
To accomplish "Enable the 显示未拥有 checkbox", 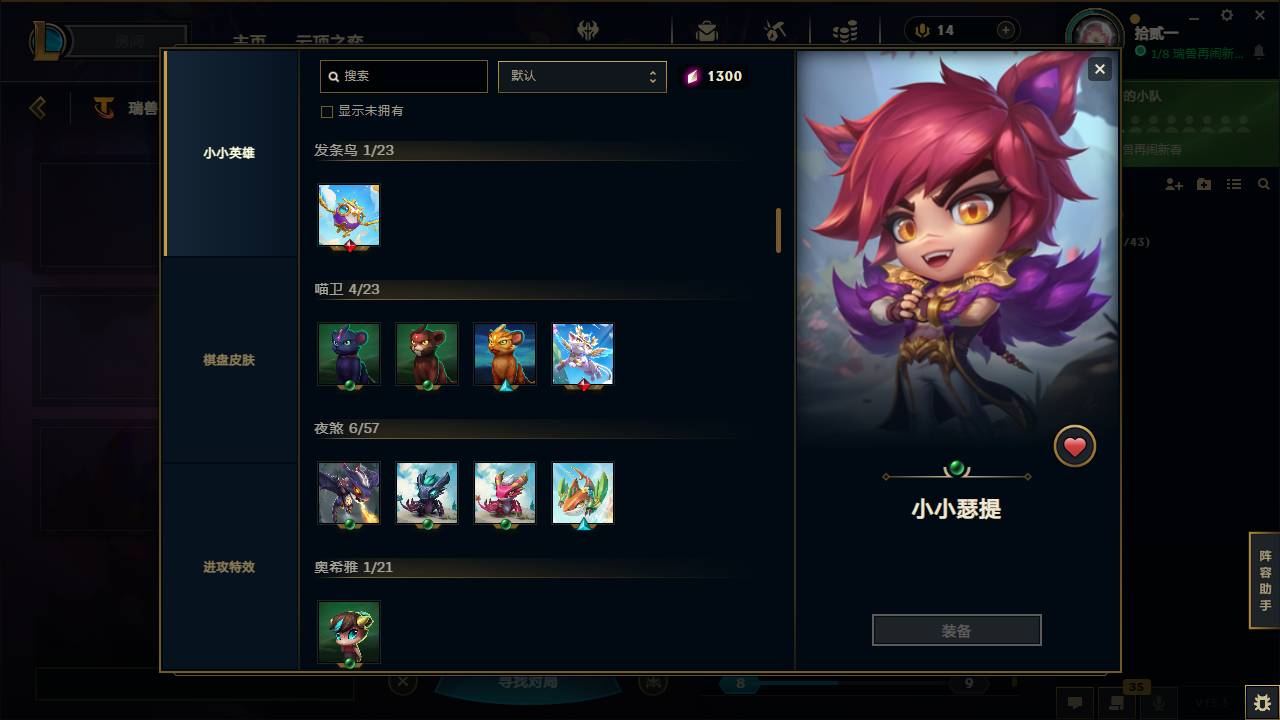I will [327, 111].
